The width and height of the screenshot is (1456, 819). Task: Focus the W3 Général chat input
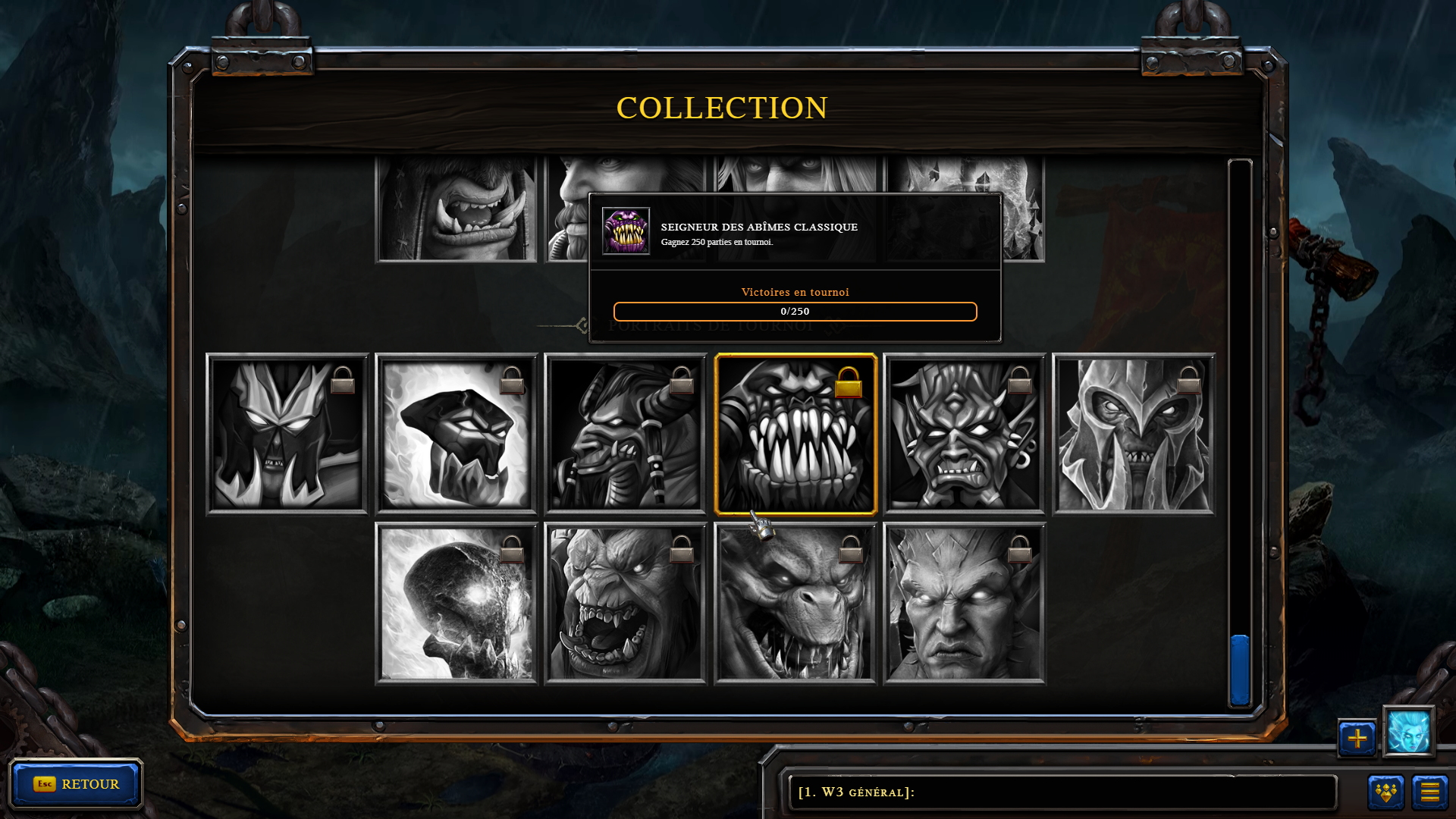click(x=1062, y=792)
